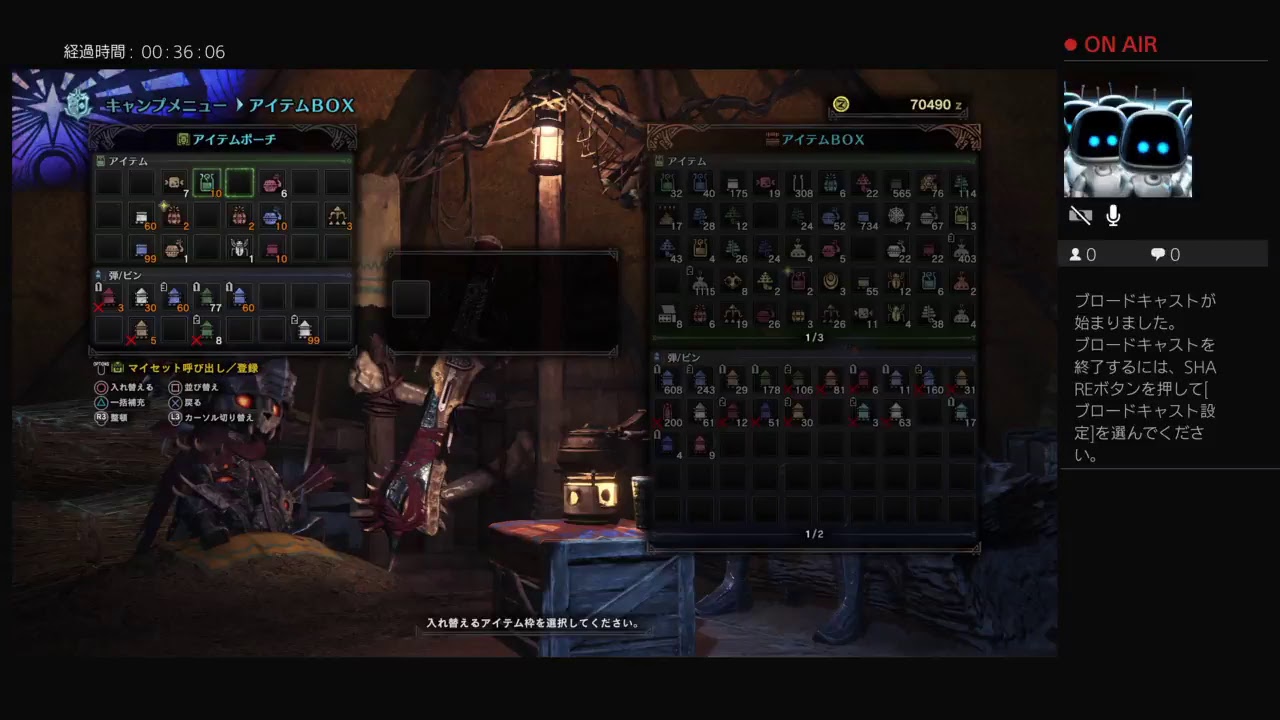Select the box ammo stack of 178
The width and height of the screenshot is (1280, 720).
[766, 379]
